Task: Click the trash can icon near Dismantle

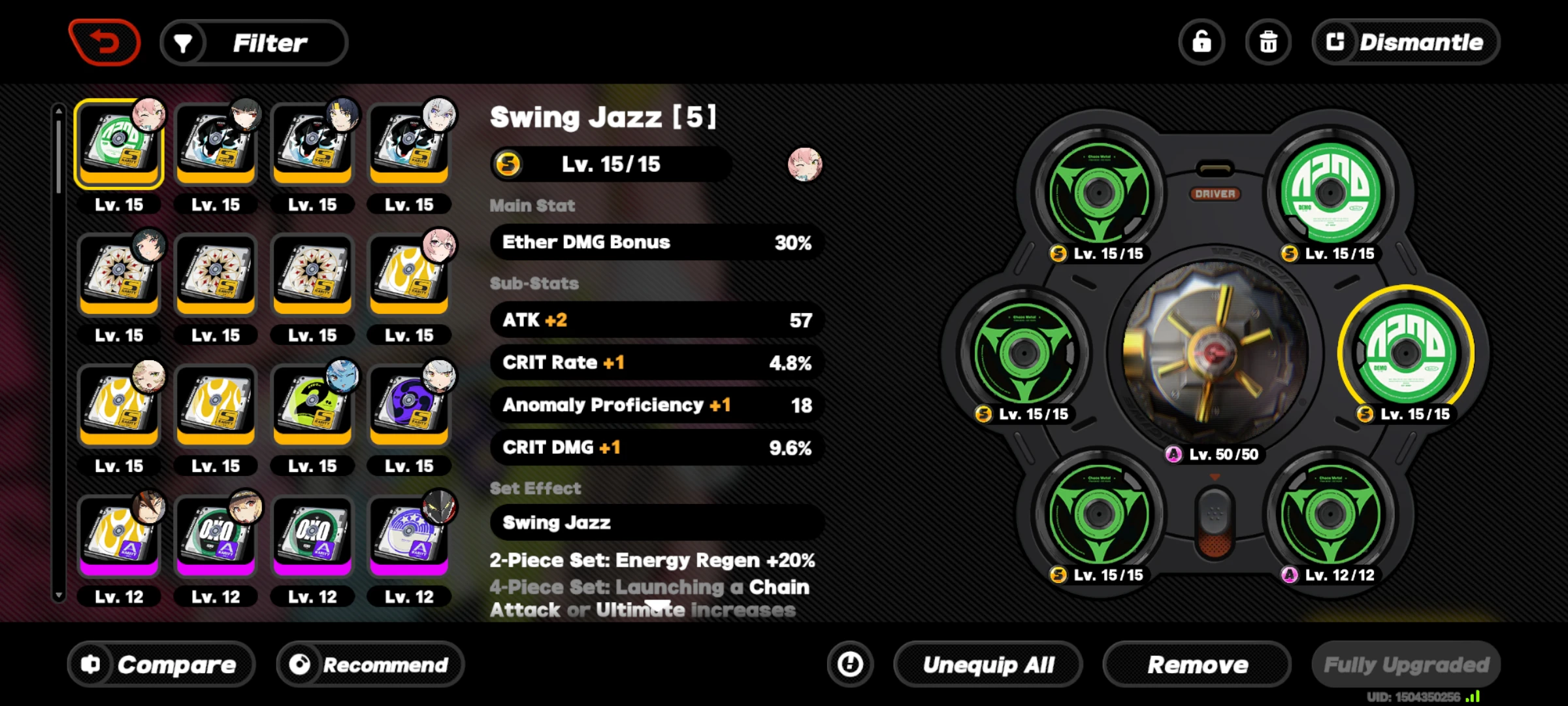Action: 1268,41
